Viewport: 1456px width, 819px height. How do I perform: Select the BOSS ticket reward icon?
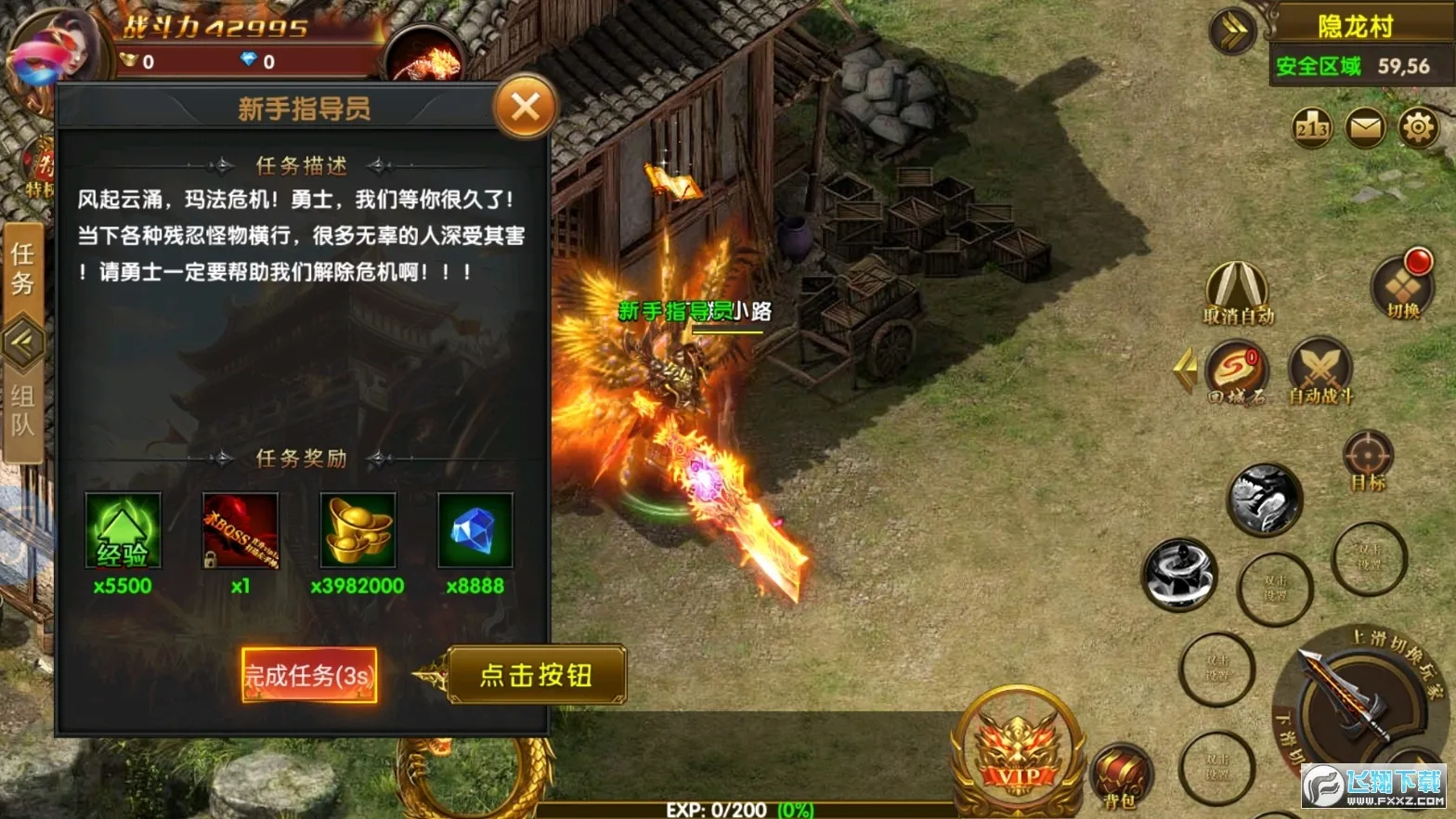pos(240,530)
